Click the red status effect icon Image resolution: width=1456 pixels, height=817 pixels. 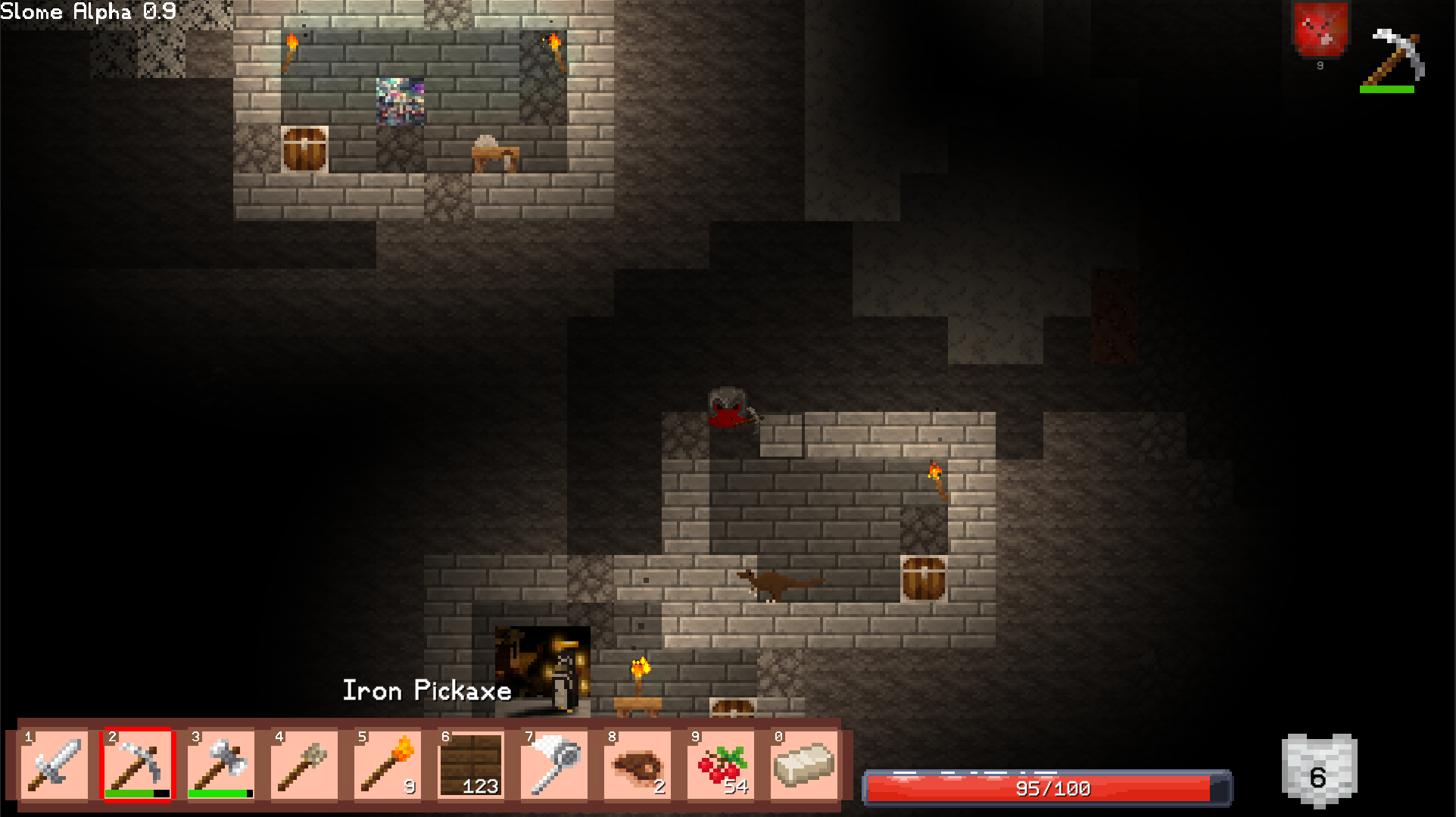coord(1320,30)
